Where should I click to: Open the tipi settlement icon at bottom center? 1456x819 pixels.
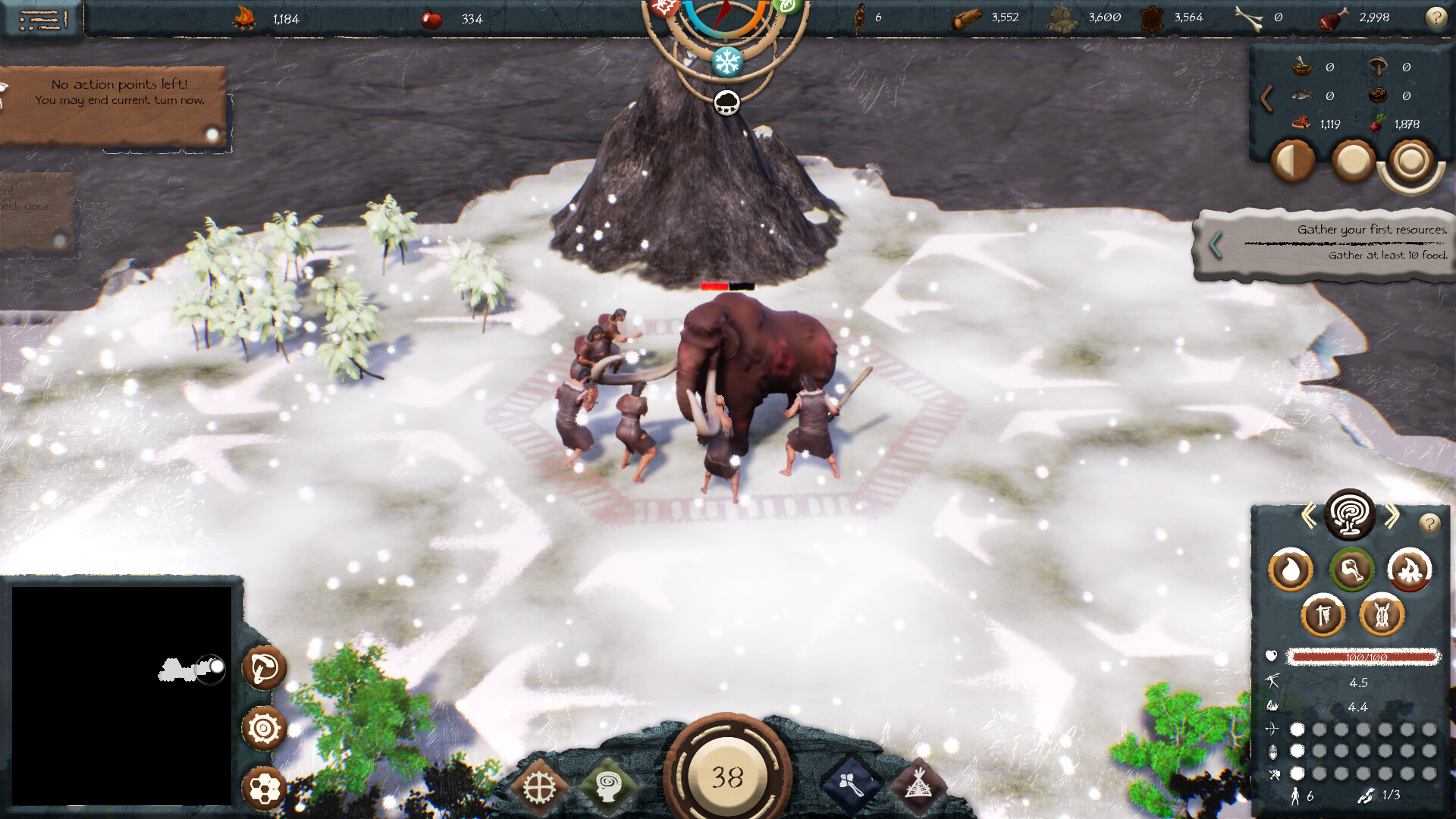click(x=919, y=785)
